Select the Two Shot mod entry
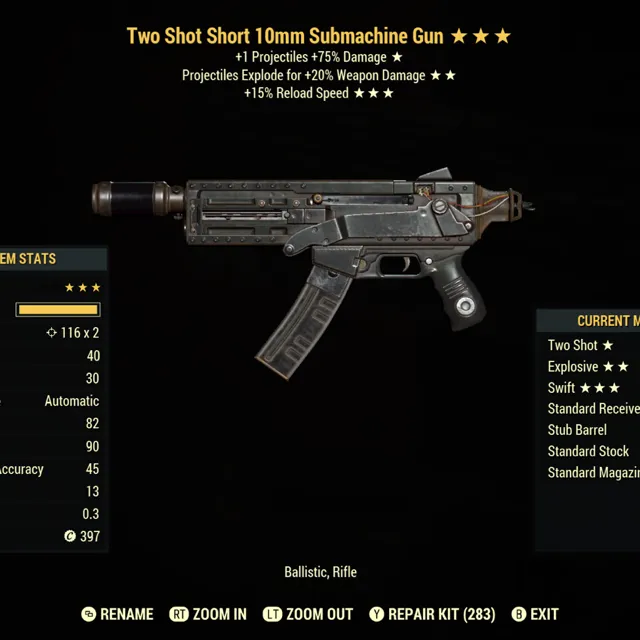The image size is (640, 640). point(580,345)
